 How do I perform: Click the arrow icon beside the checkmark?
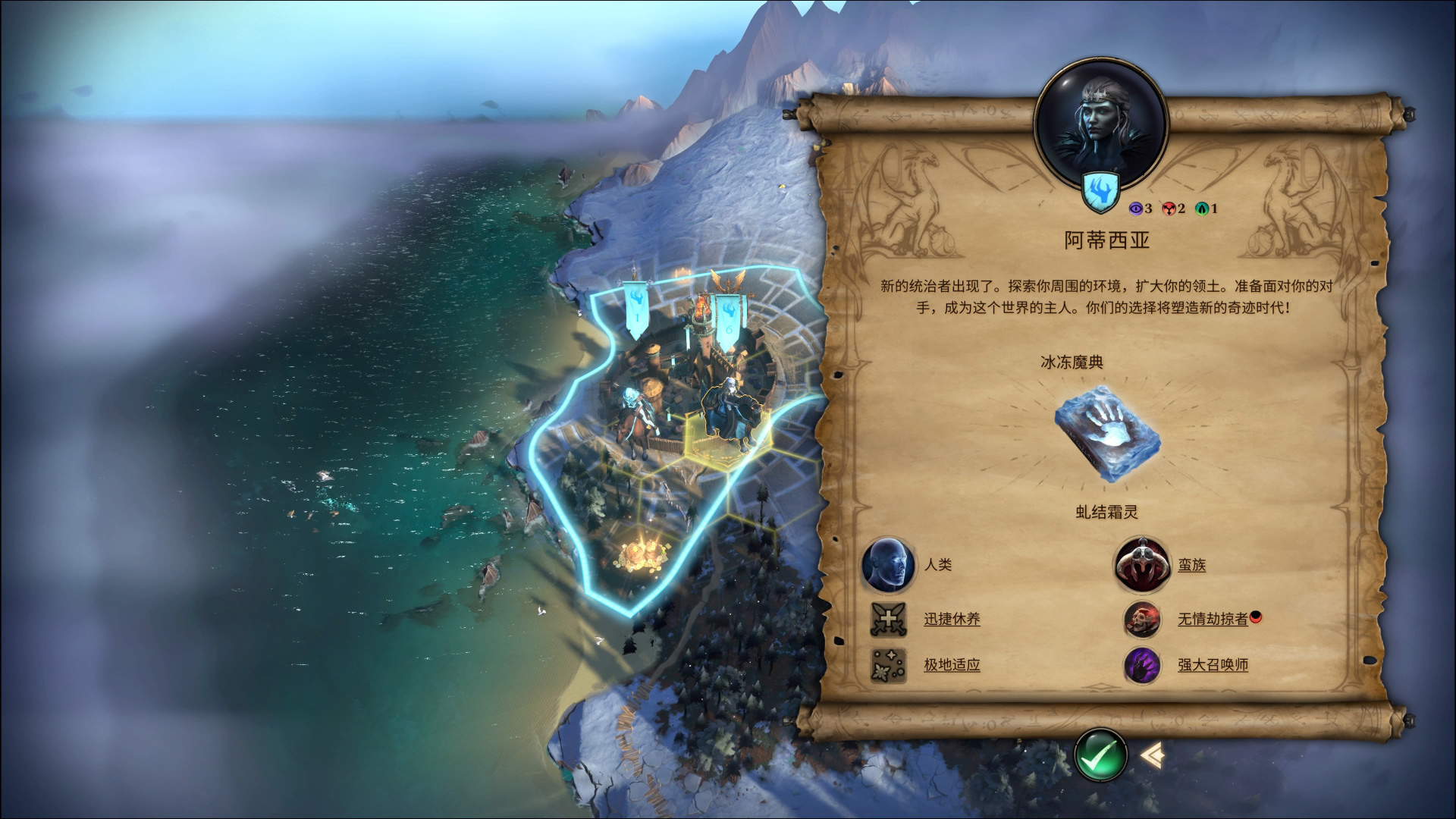click(x=1152, y=754)
